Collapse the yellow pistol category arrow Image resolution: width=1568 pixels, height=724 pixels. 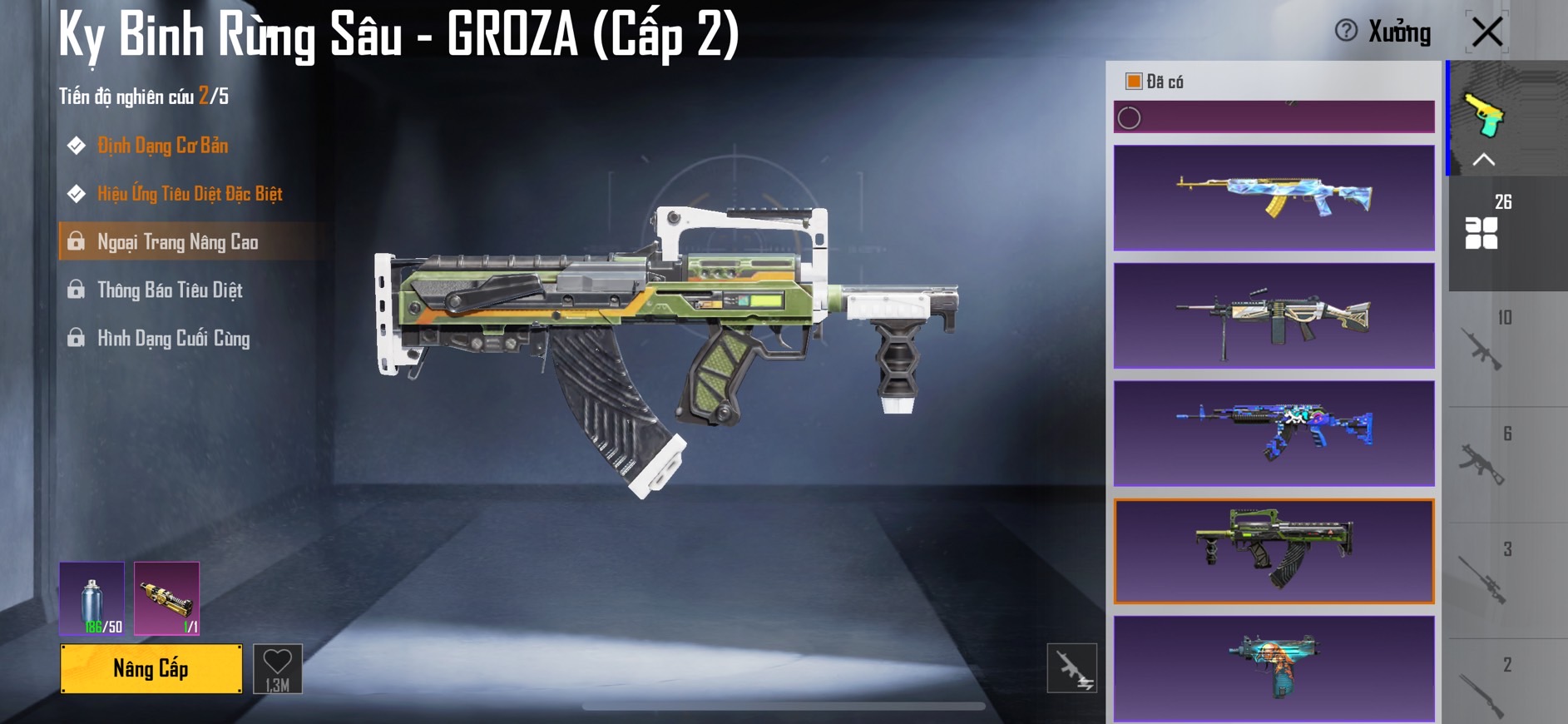tap(1484, 160)
